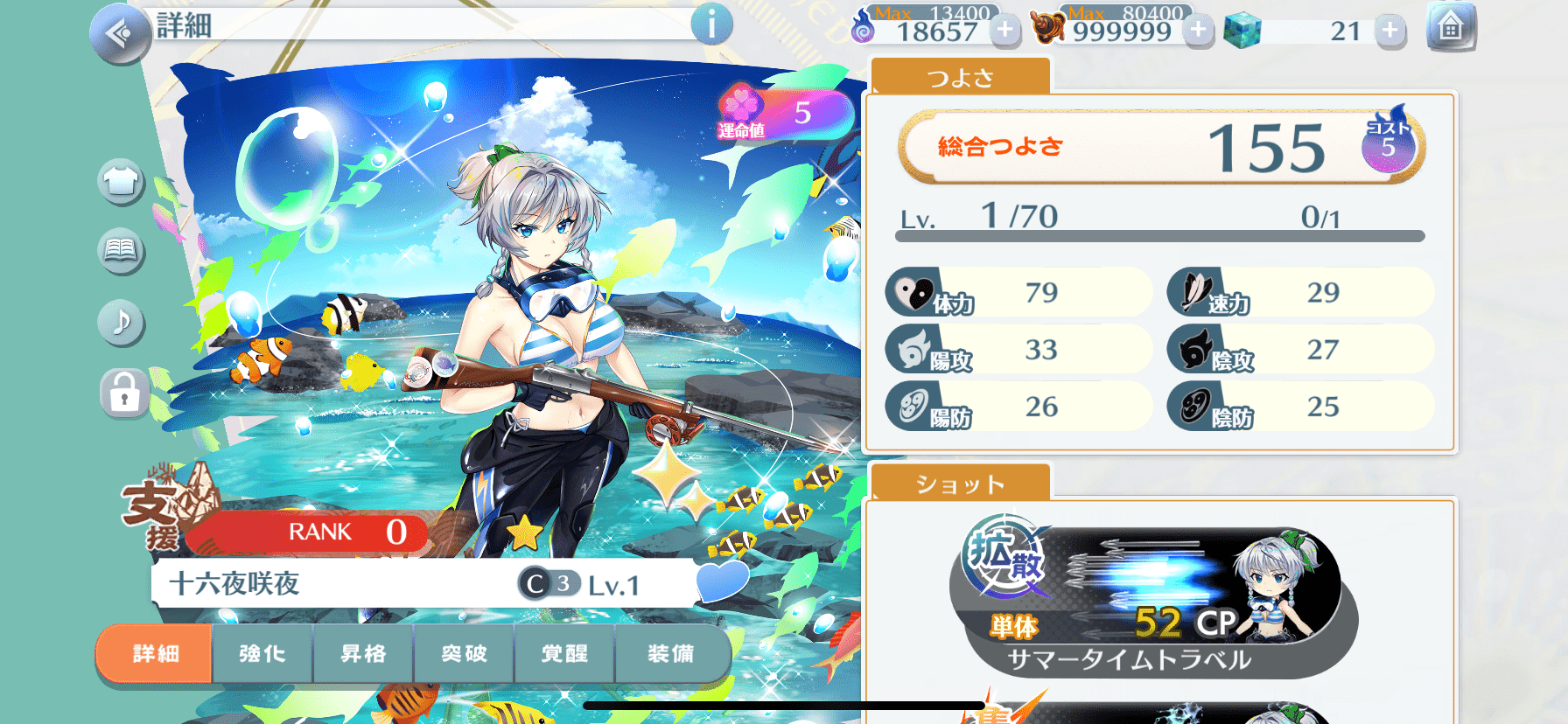
Task: Open the 覚醒 tab
Action: [565, 653]
